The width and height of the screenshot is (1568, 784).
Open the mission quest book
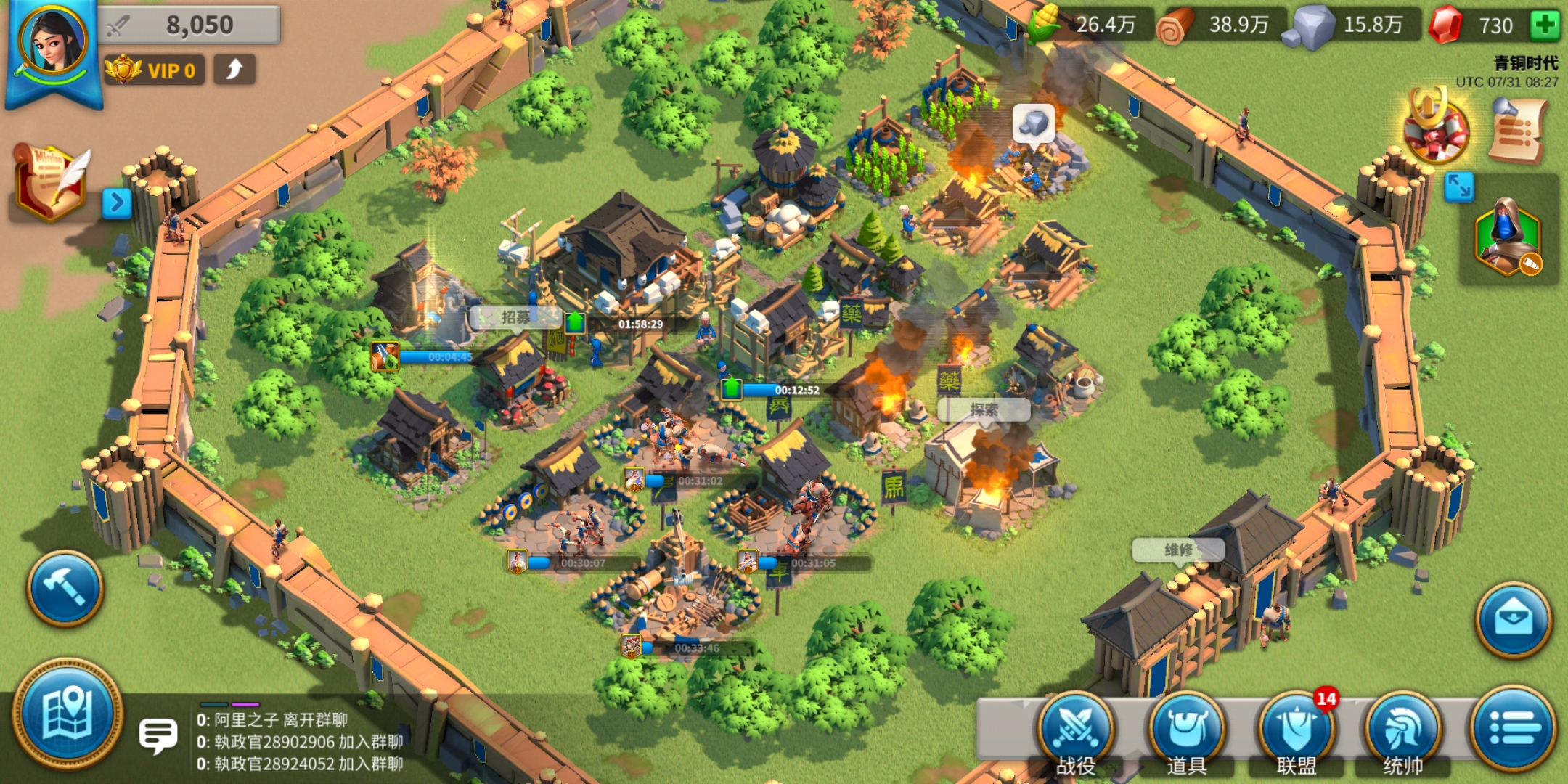(51, 183)
